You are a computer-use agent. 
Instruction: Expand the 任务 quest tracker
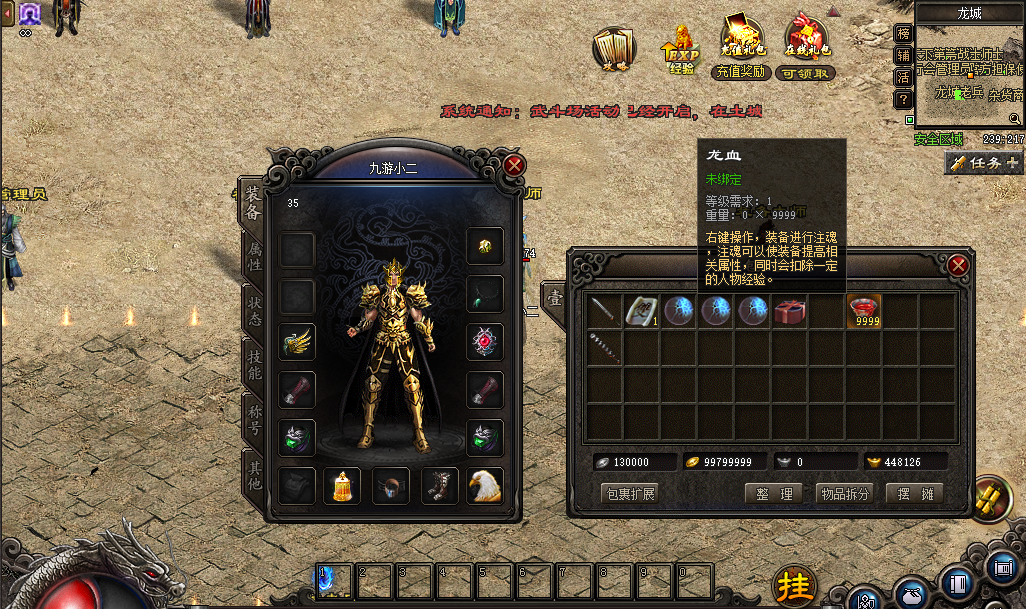tap(984, 163)
